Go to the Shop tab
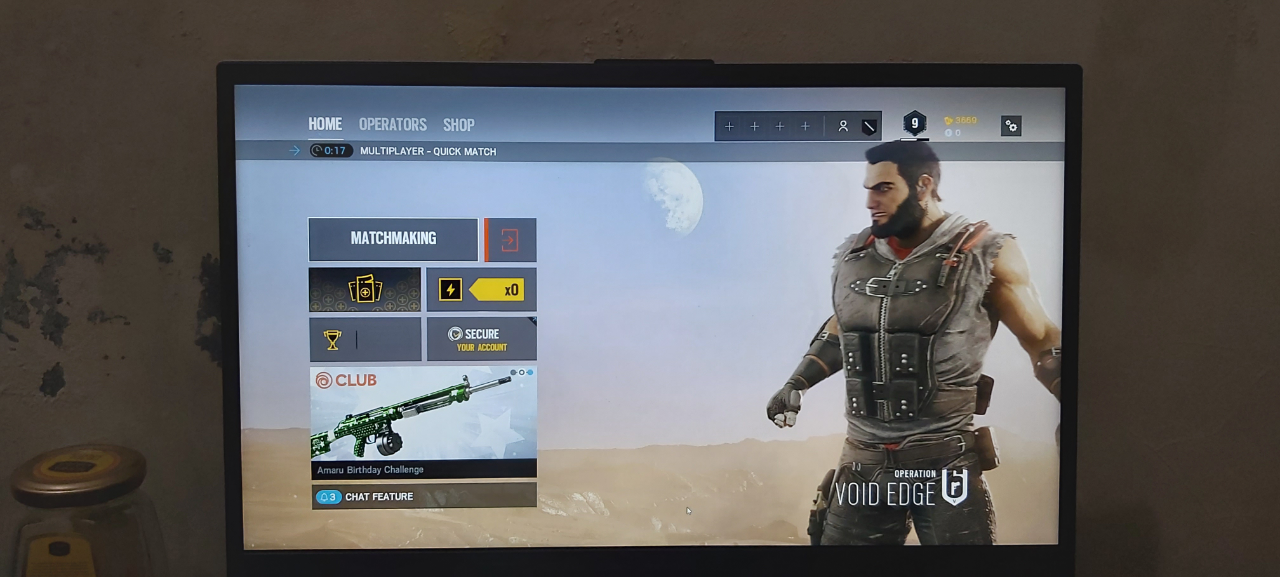 coord(459,125)
